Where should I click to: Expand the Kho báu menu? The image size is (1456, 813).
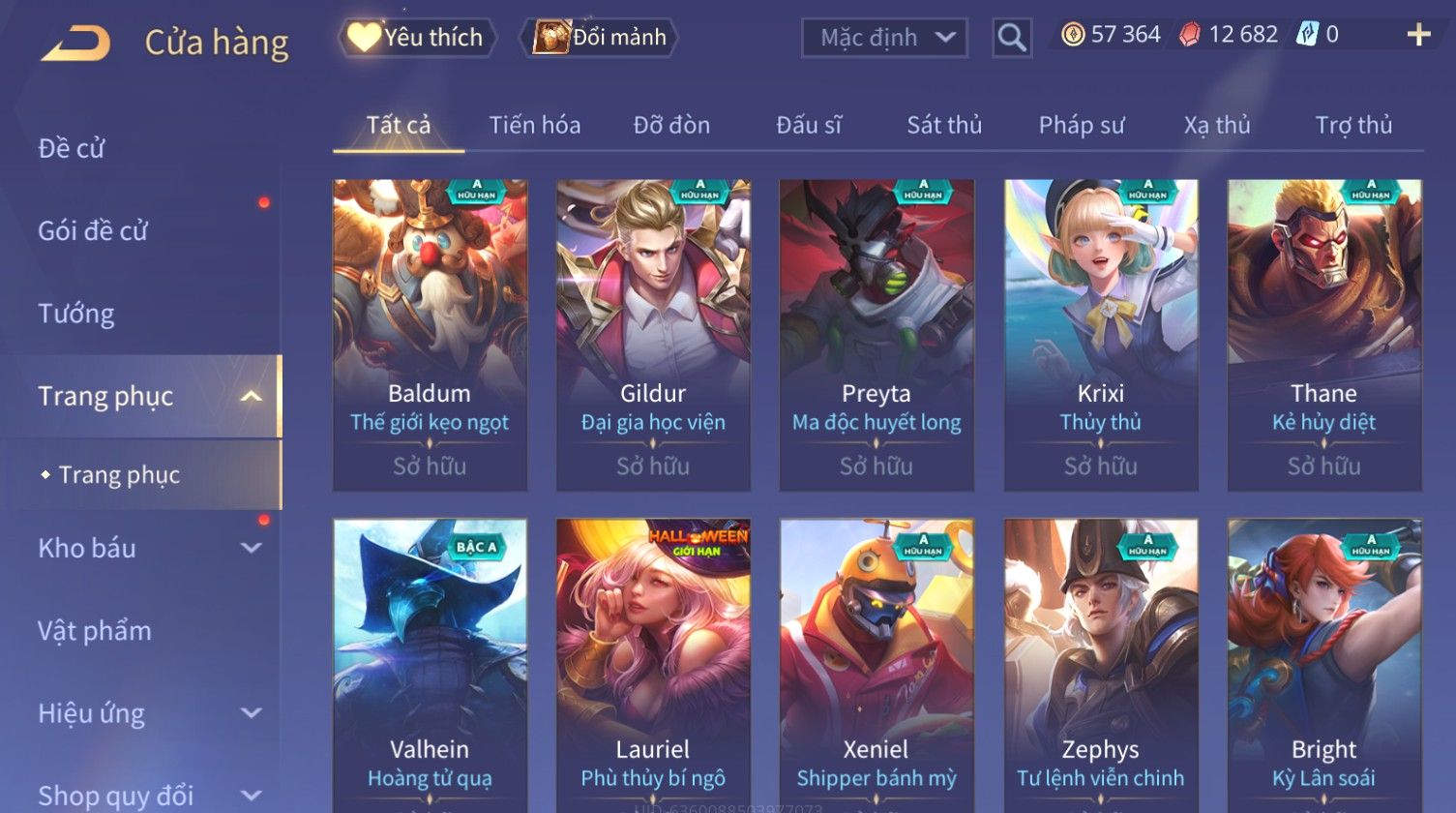point(145,548)
